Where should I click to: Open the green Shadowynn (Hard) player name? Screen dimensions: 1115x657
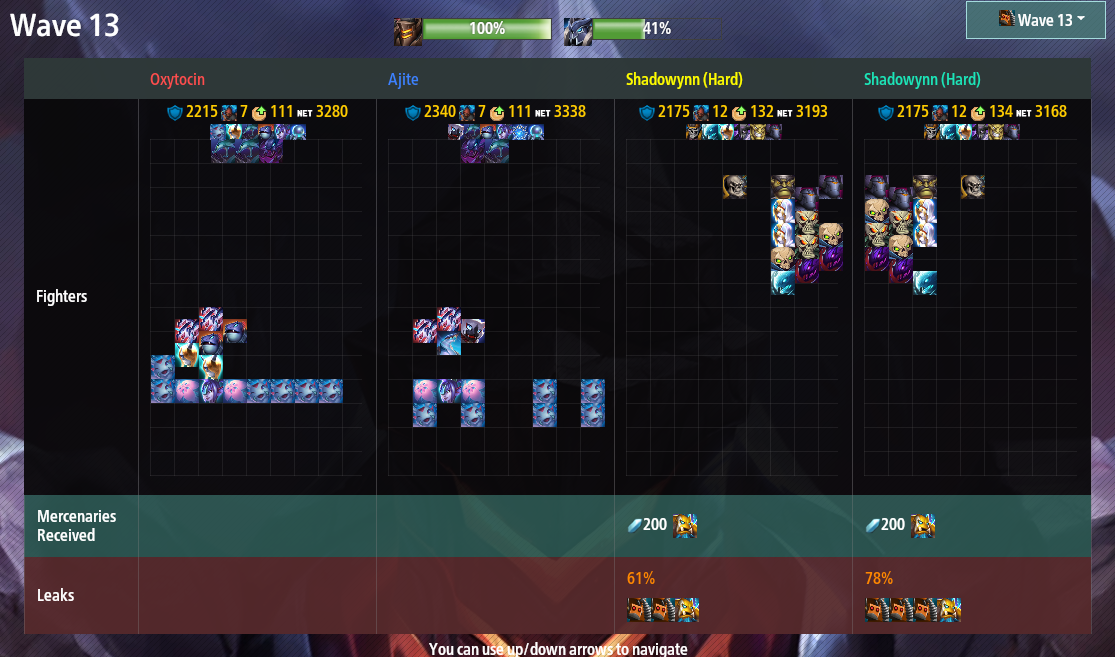922,79
